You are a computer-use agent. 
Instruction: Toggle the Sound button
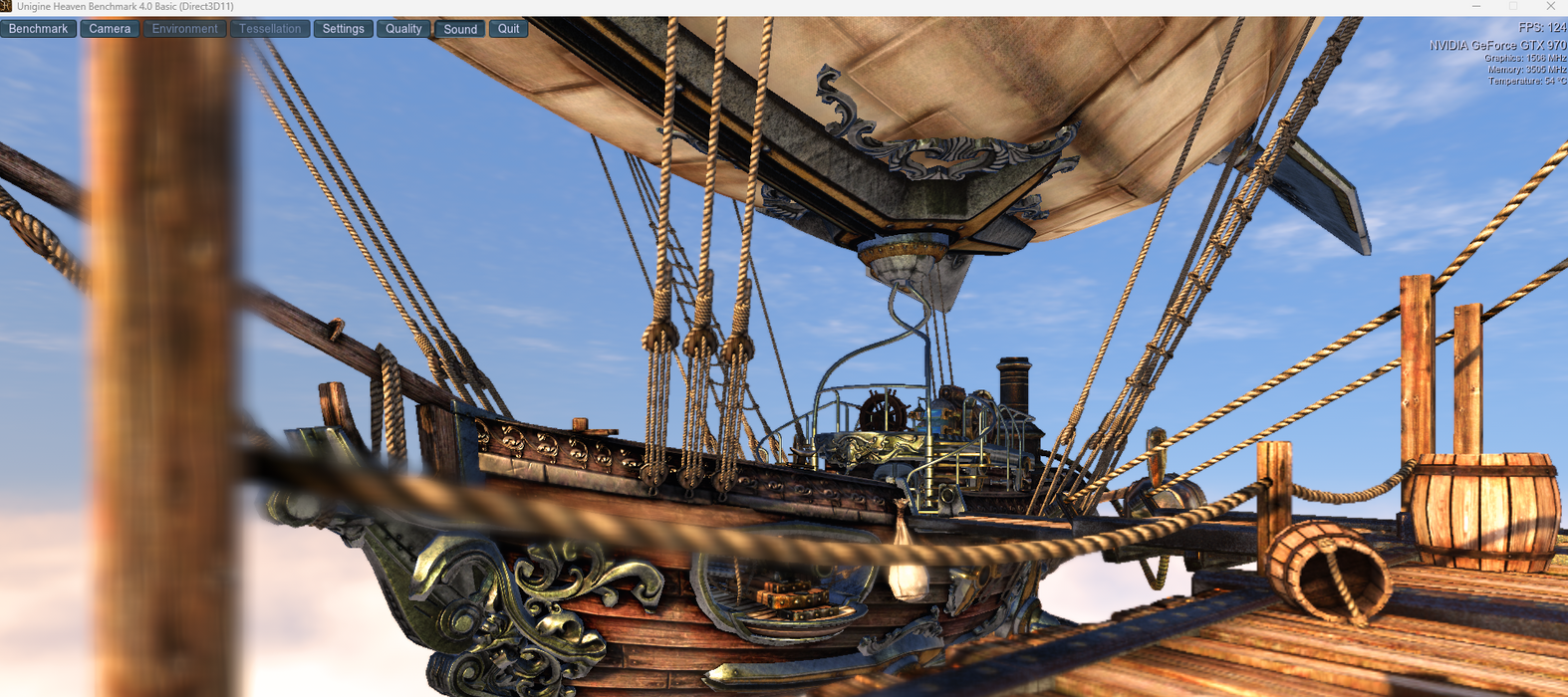[460, 29]
